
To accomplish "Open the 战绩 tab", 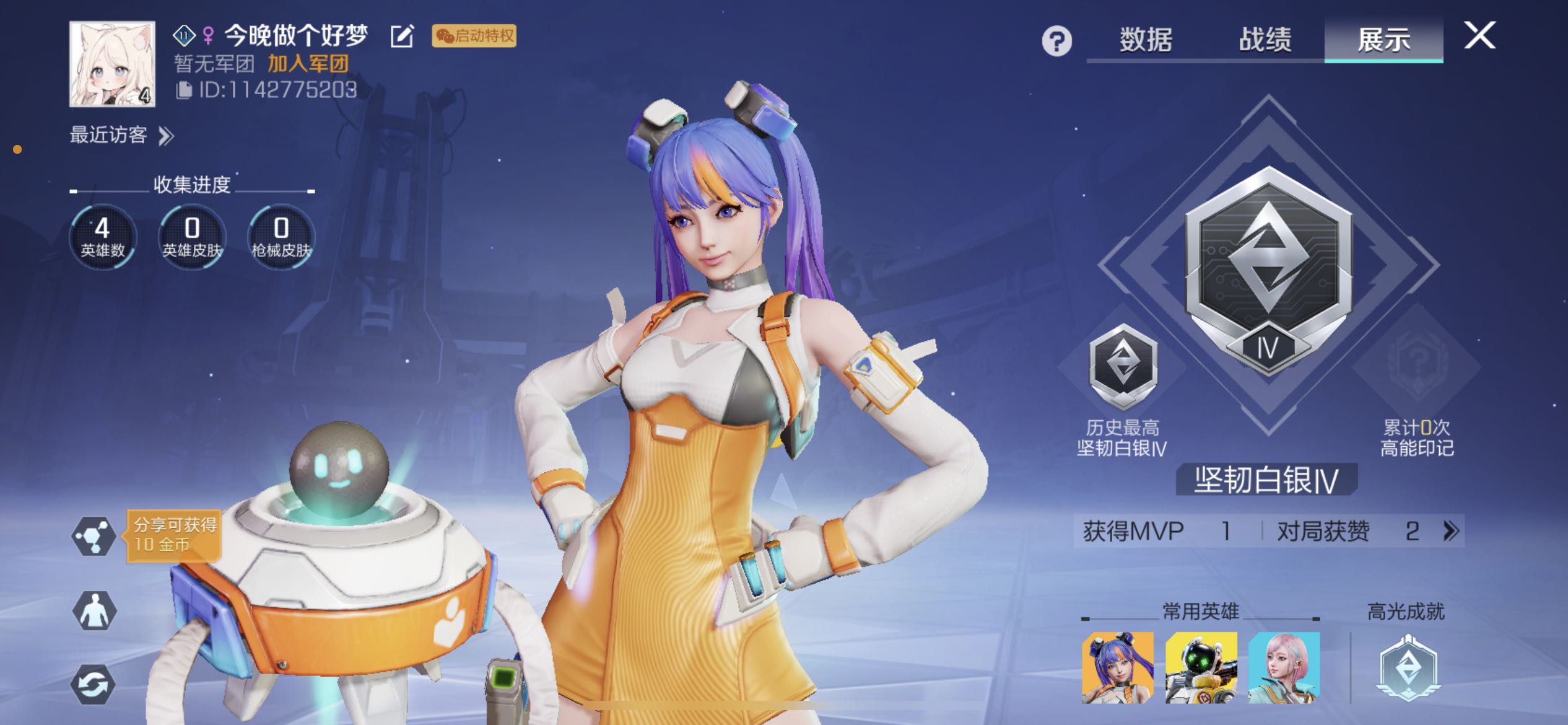I will point(1265,40).
